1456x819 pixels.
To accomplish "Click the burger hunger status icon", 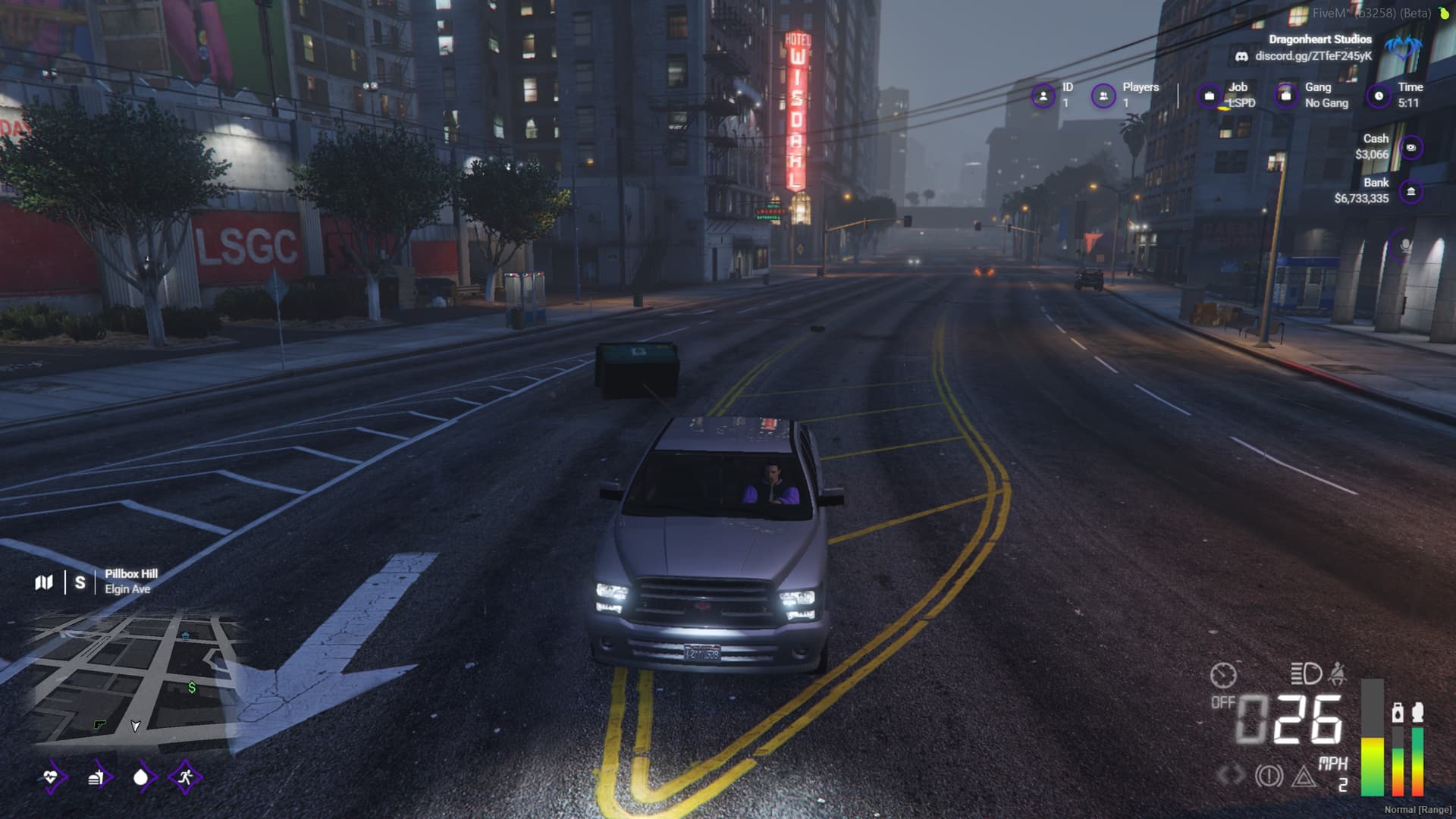I will pos(96,777).
